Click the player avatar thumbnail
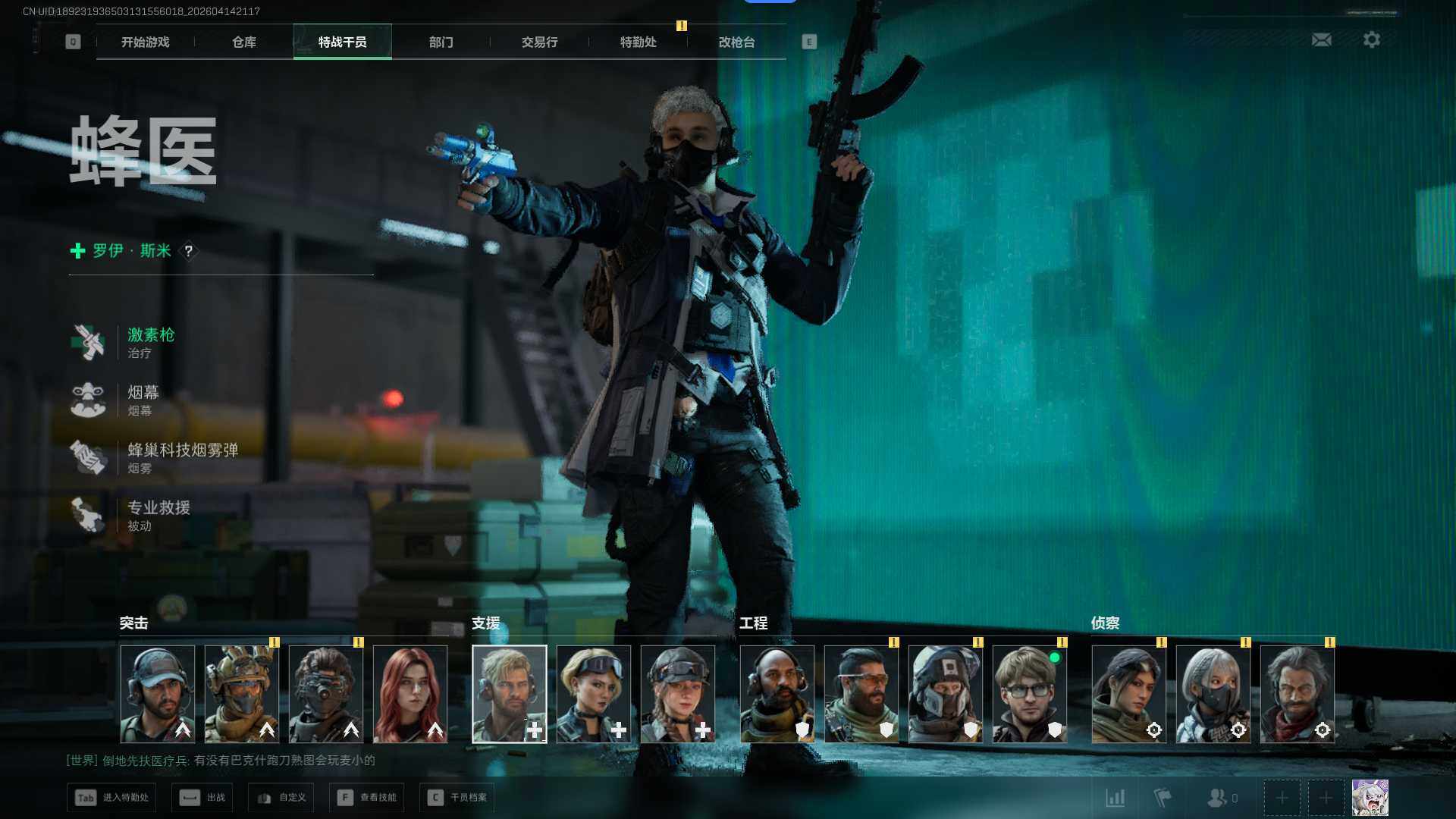Viewport: 1456px width, 819px height. 1370,798
